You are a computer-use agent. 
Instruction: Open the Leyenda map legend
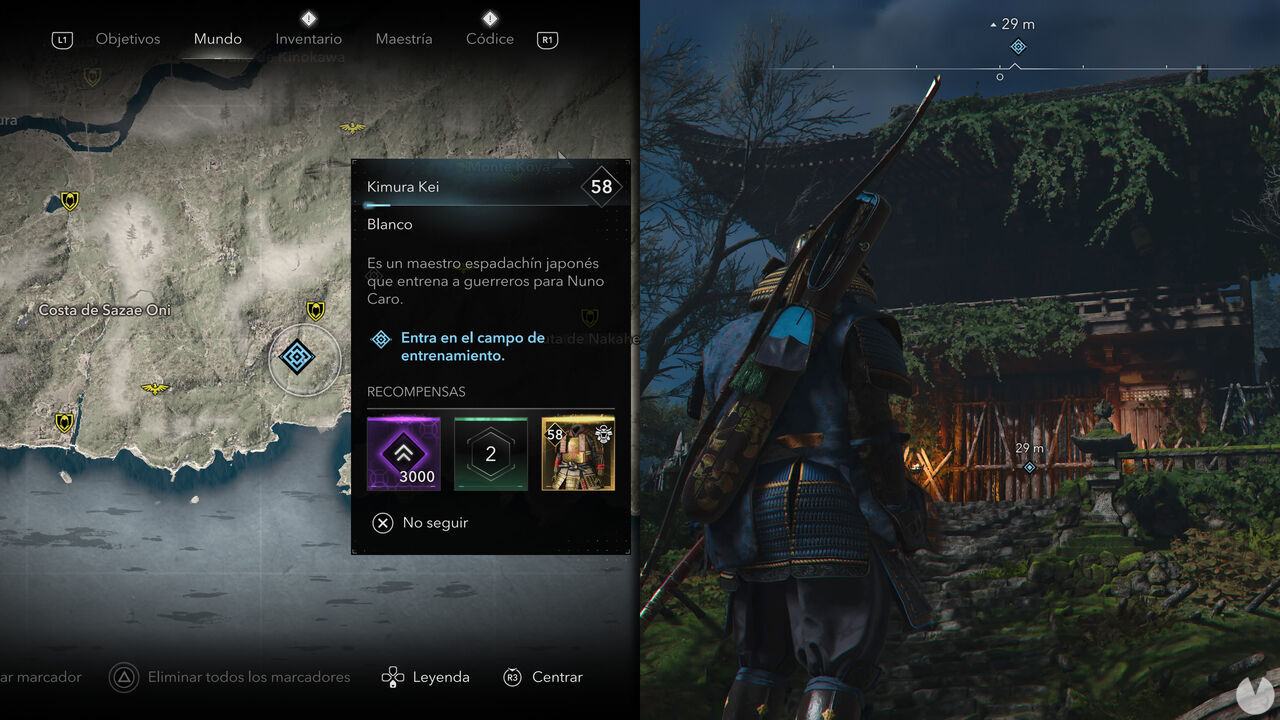pos(440,677)
